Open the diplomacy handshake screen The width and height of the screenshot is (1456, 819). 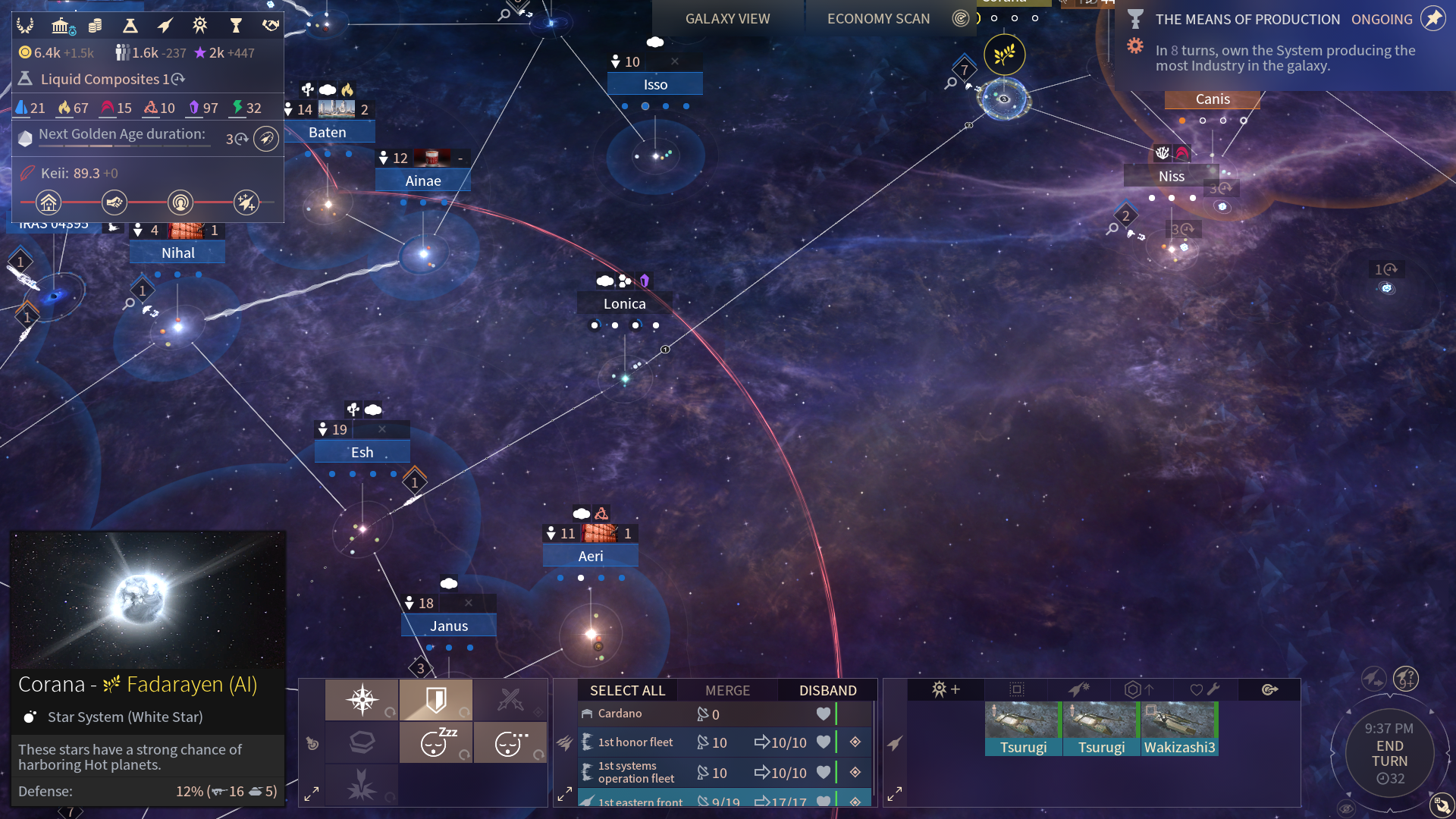click(x=271, y=26)
